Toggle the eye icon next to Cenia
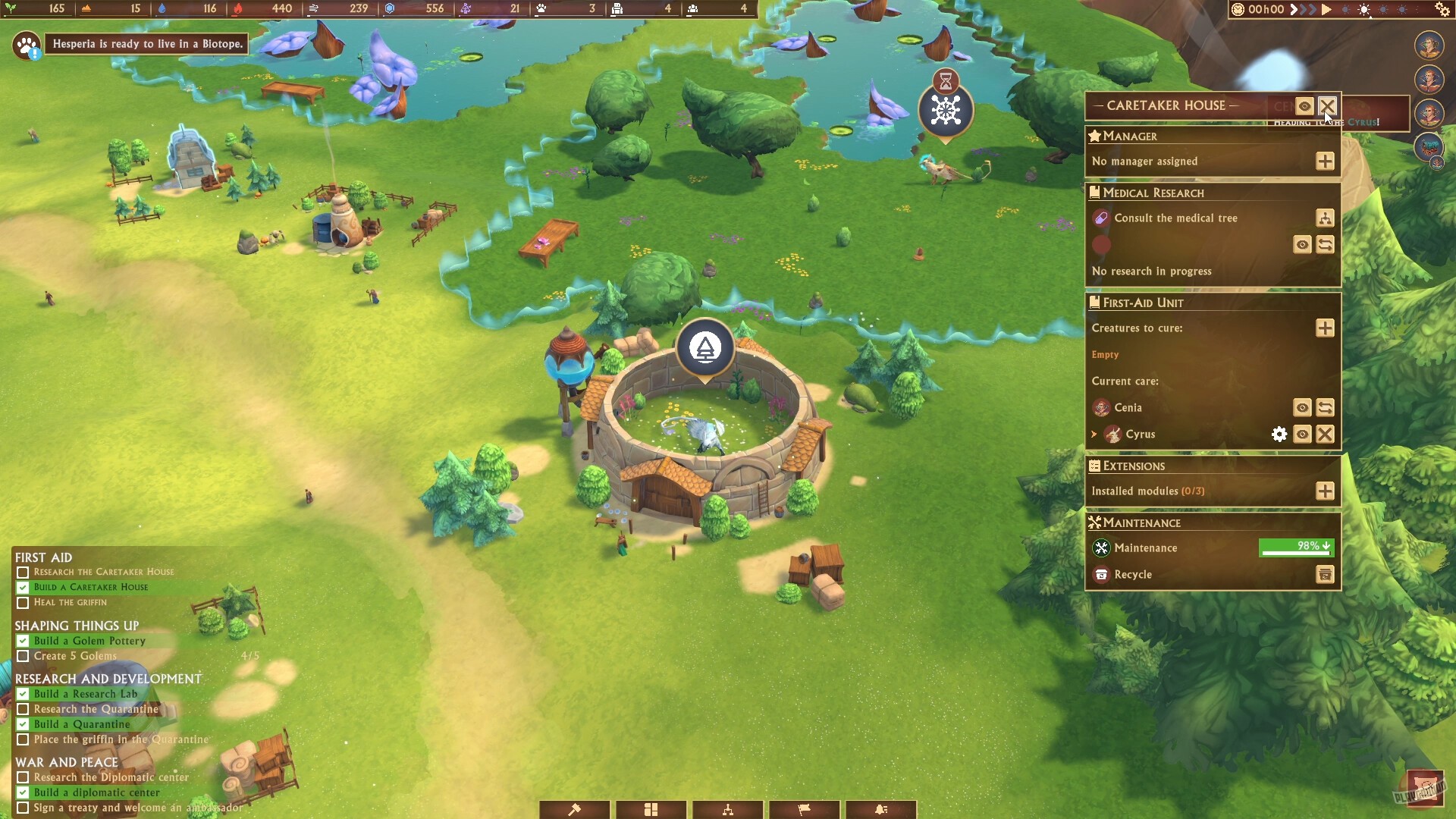Image resolution: width=1456 pixels, height=819 pixels. pyautogui.click(x=1301, y=408)
